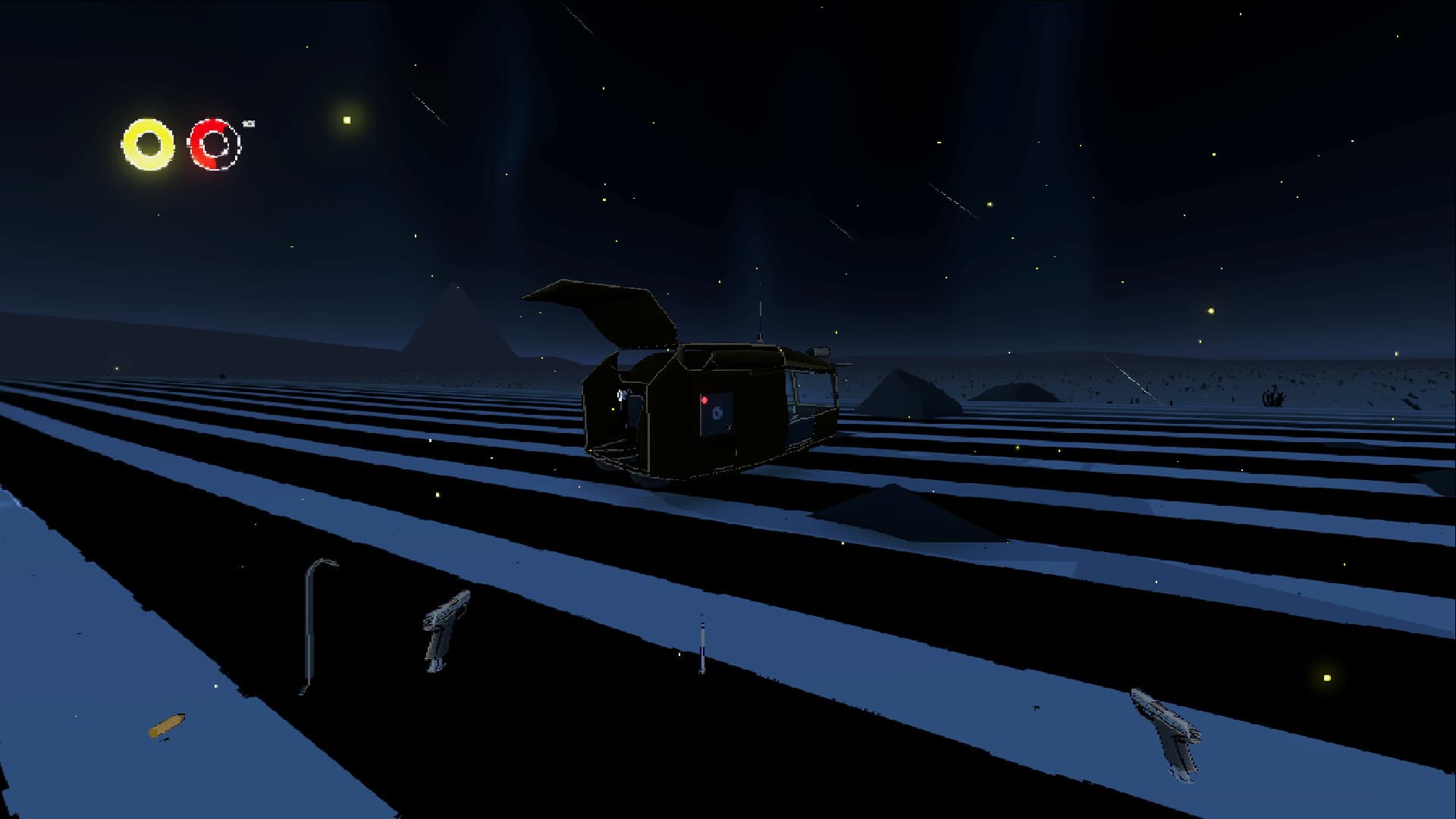Click the roof-mounted turret on the van
Viewport: 1456px width, 819px height.
pyautogui.click(x=821, y=352)
